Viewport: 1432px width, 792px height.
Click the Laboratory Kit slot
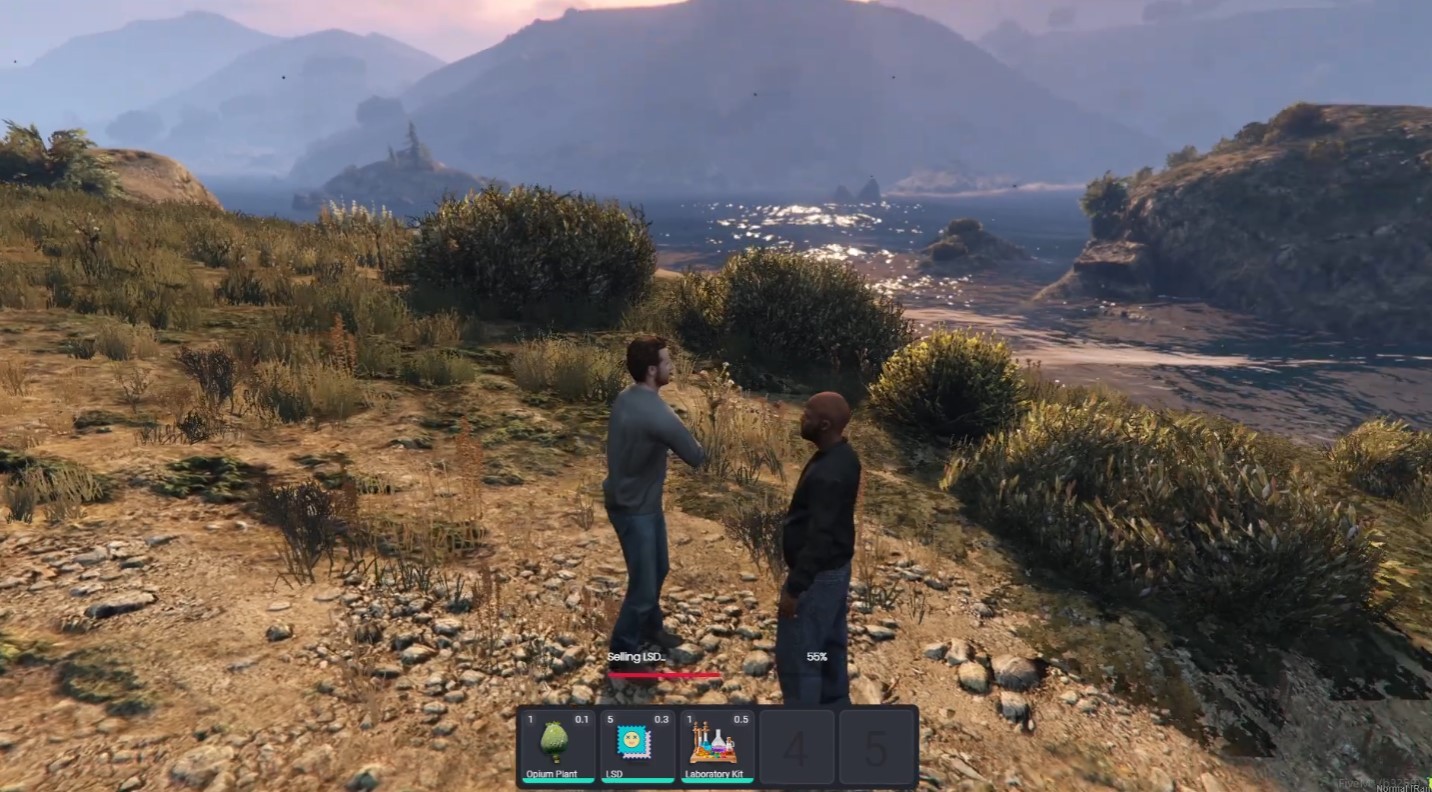coord(716,746)
